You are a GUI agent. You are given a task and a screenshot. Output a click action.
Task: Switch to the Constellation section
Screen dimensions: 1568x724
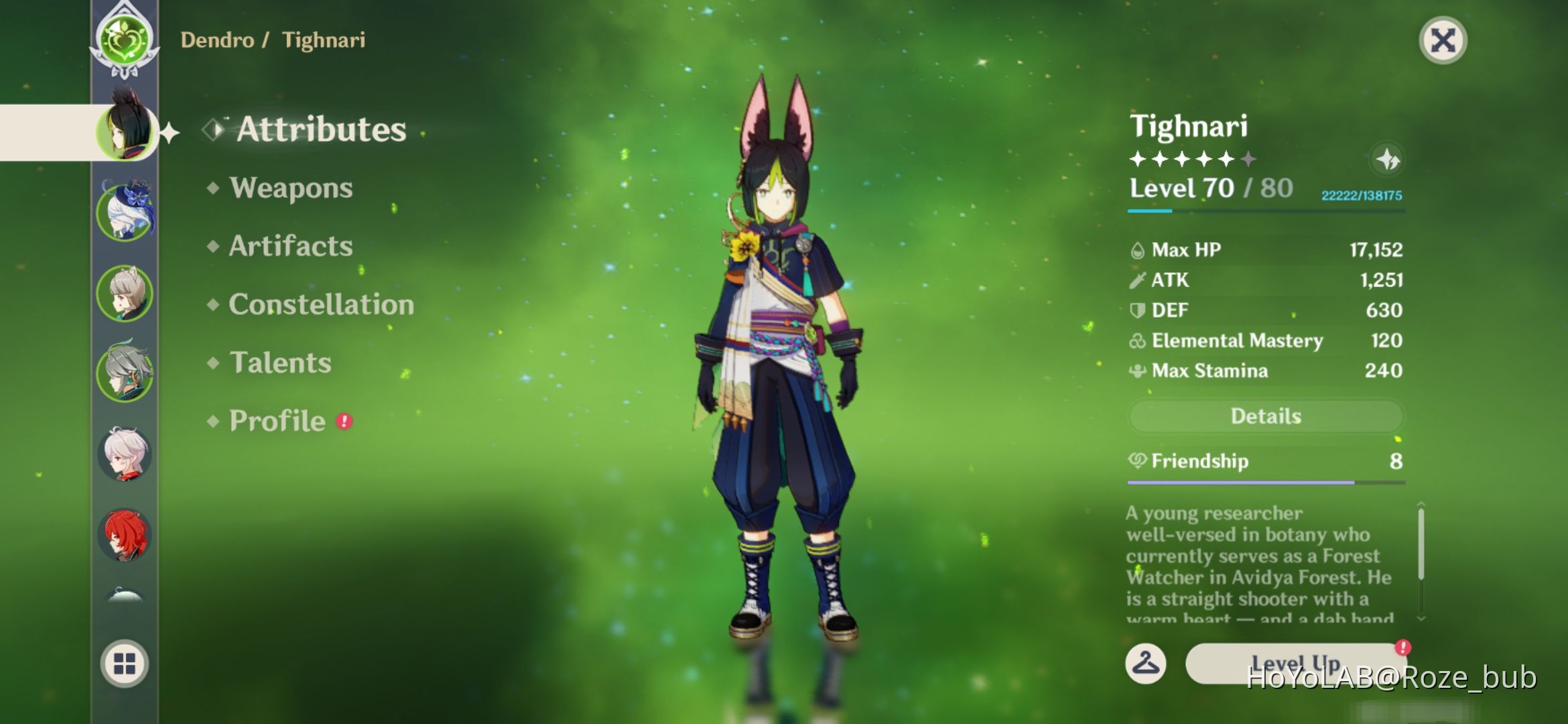point(320,305)
